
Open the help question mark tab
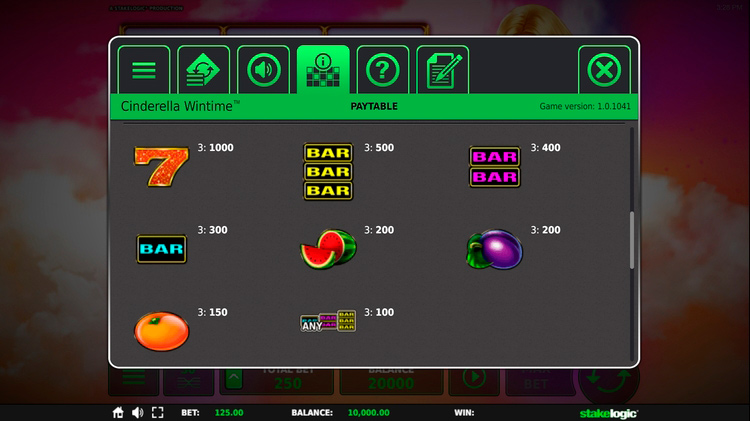[x=383, y=70]
